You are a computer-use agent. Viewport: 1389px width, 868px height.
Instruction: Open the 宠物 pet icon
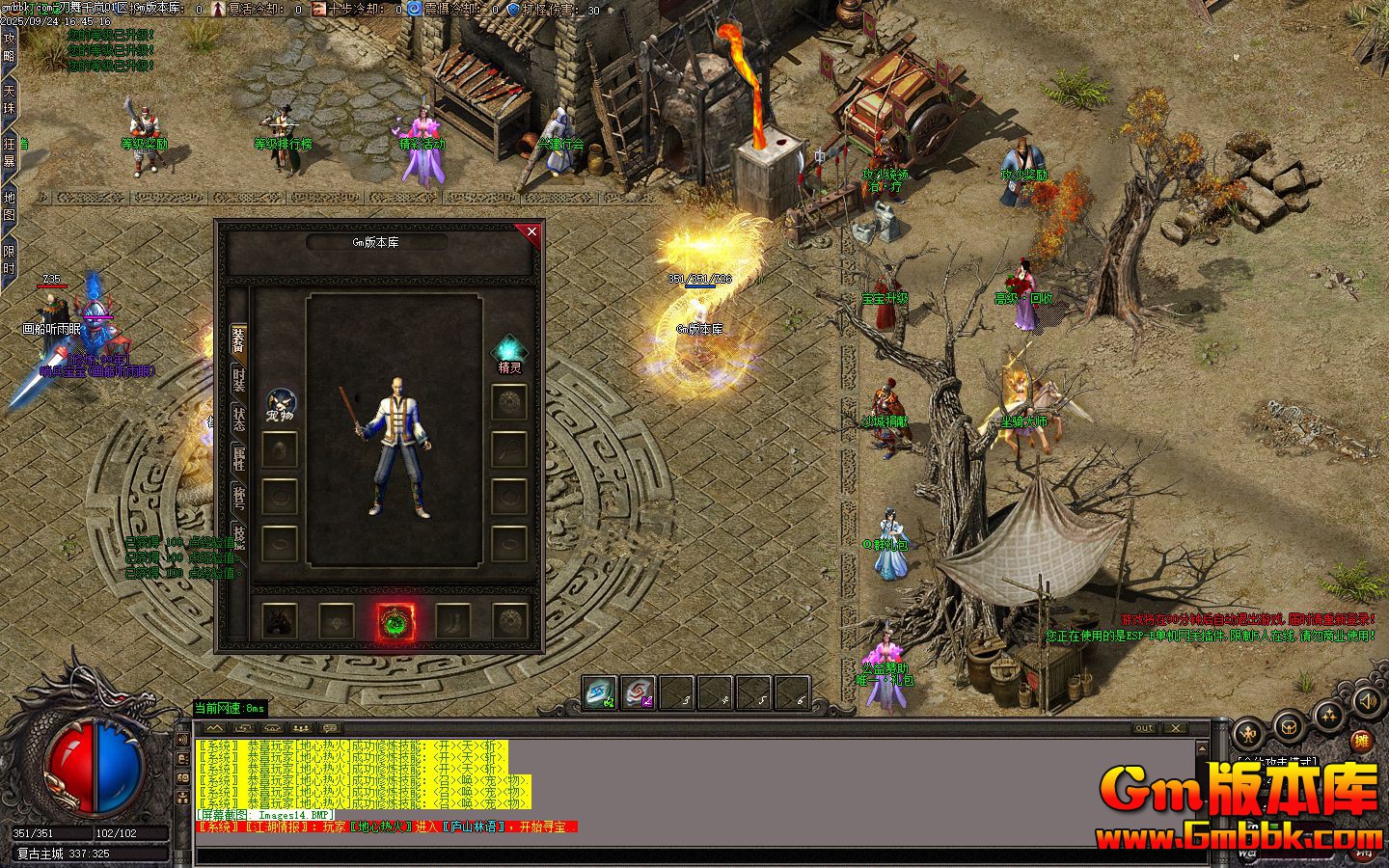(281, 402)
